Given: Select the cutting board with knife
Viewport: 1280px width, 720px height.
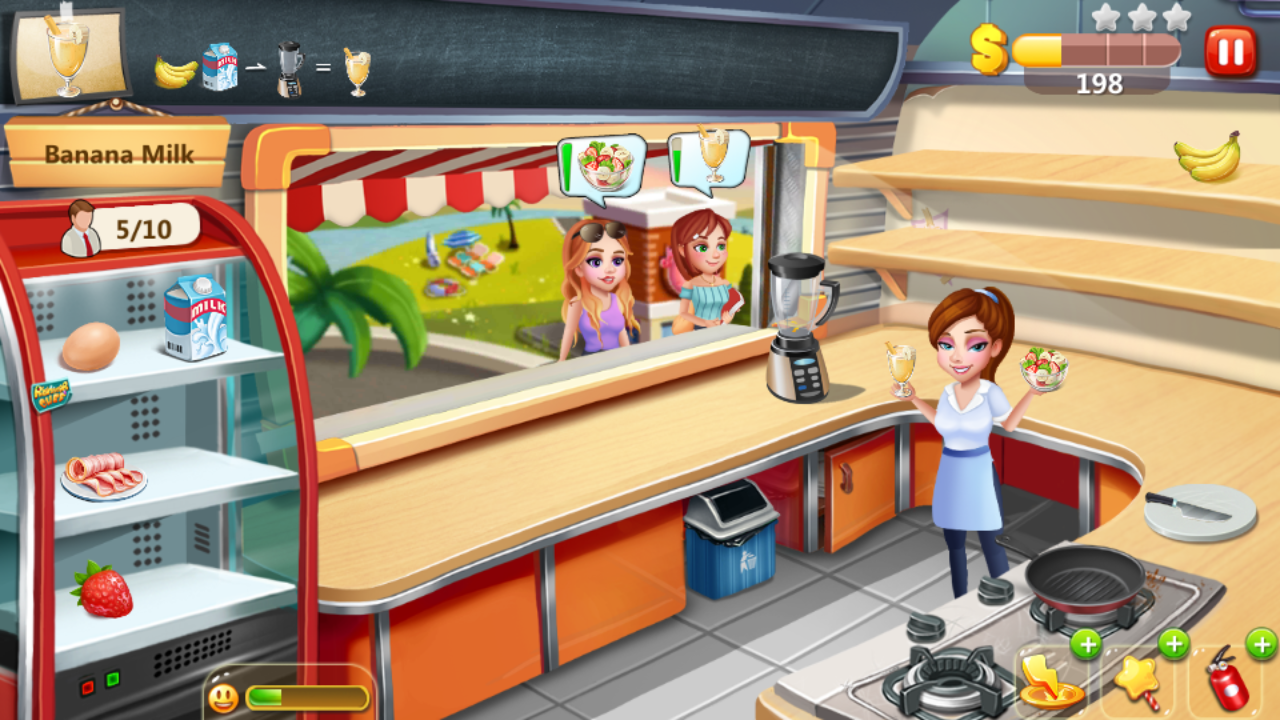Looking at the screenshot, I should pos(1199,511).
